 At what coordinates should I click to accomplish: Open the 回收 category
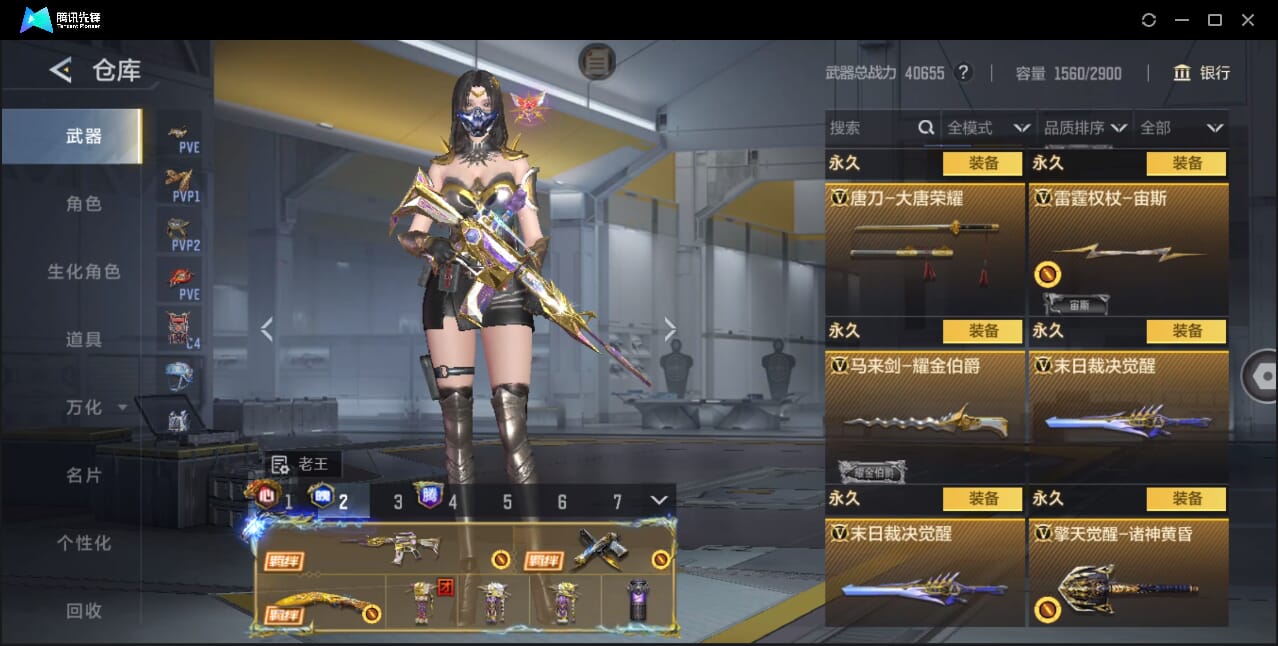[x=84, y=610]
